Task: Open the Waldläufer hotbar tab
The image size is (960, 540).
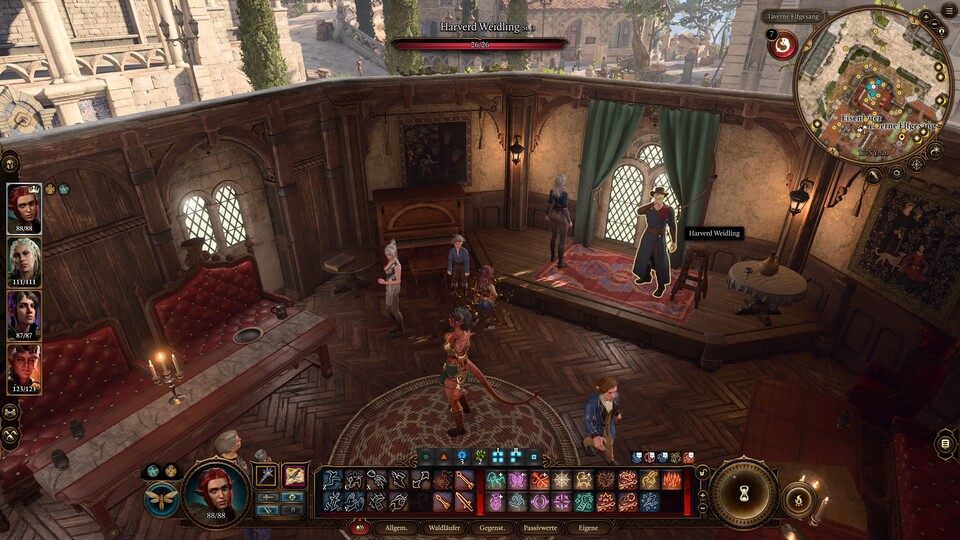Action: tap(443, 528)
